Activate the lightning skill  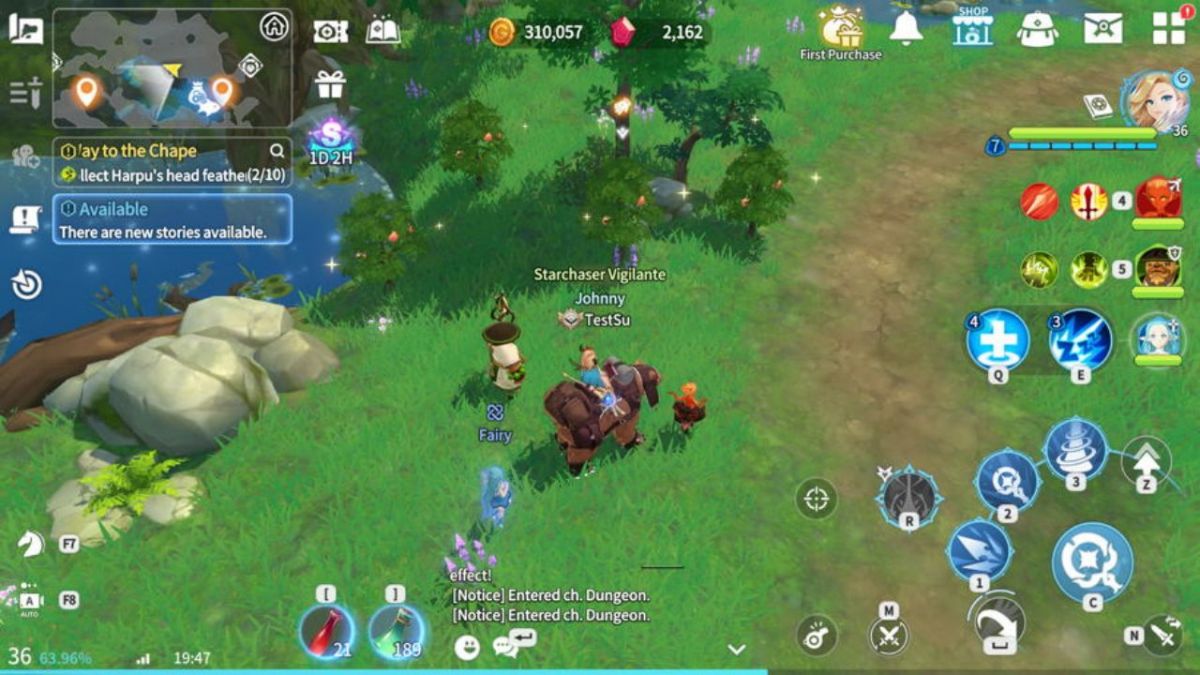coord(1080,341)
